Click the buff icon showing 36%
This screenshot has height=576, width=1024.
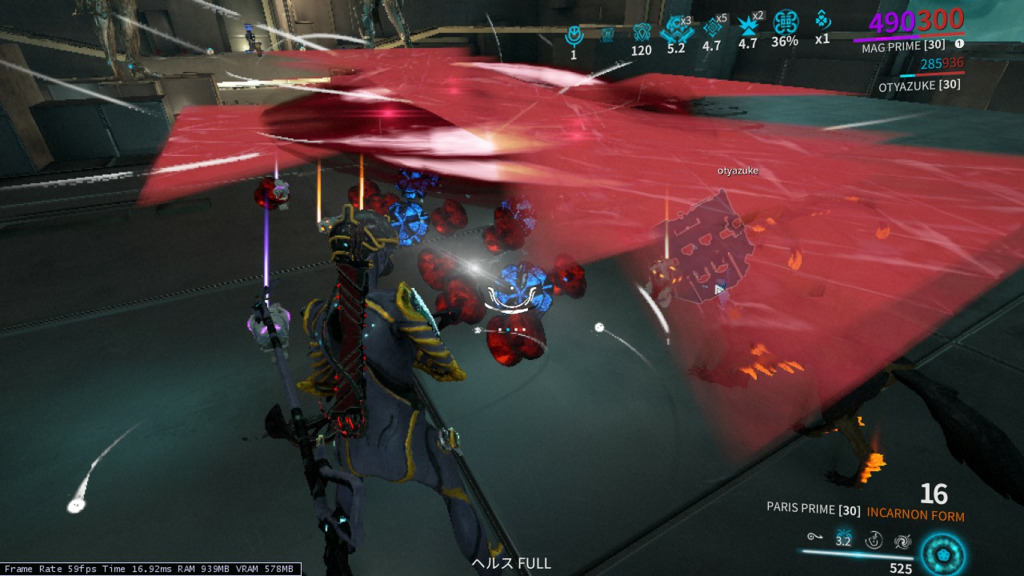coord(785,23)
